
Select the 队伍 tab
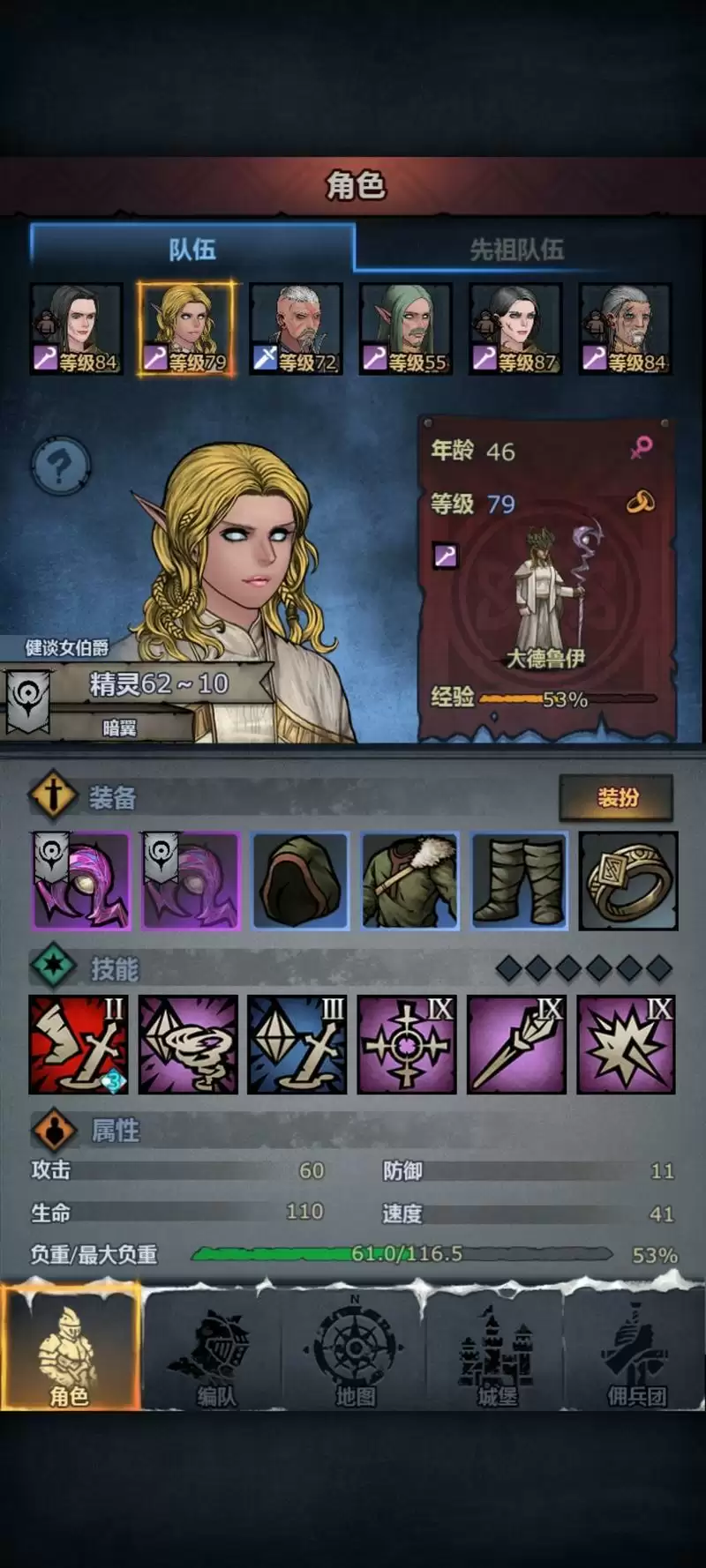pos(192,250)
